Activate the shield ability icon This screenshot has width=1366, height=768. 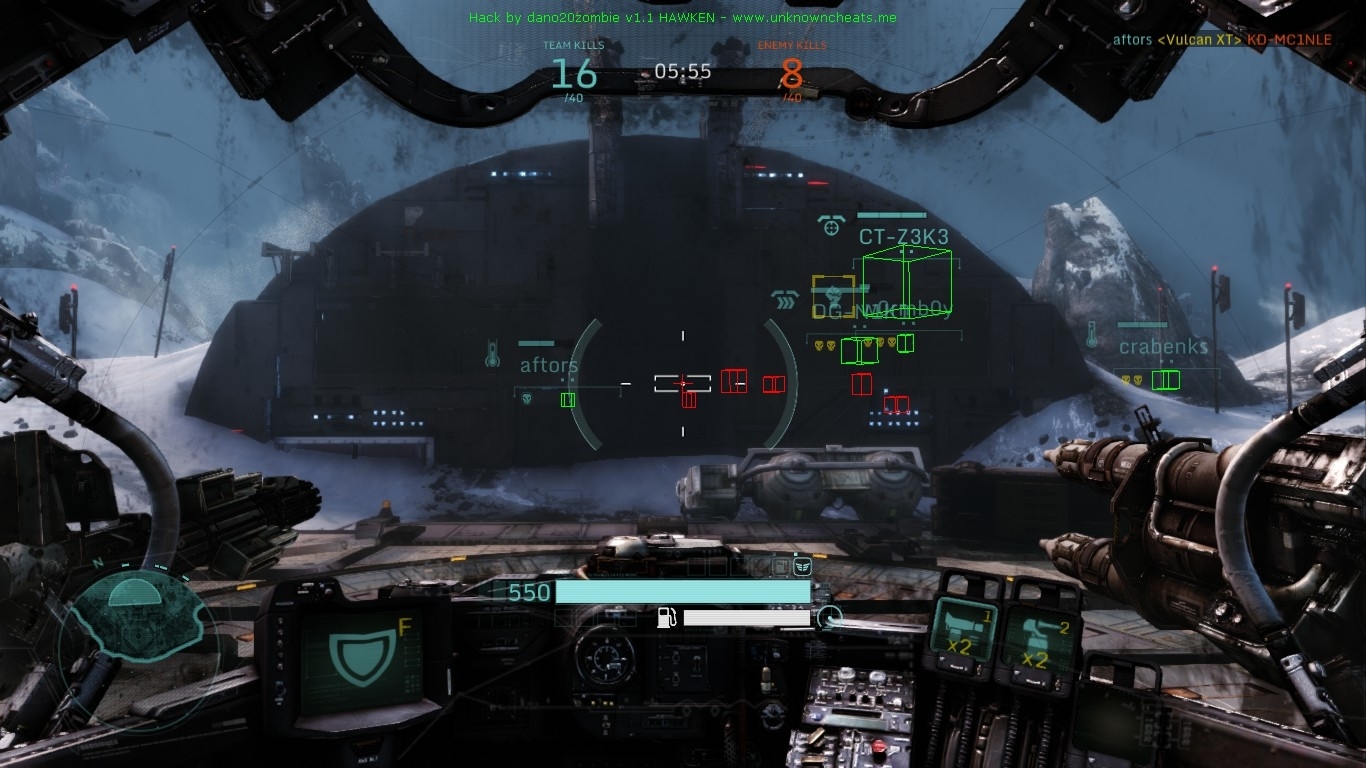coord(359,660)
